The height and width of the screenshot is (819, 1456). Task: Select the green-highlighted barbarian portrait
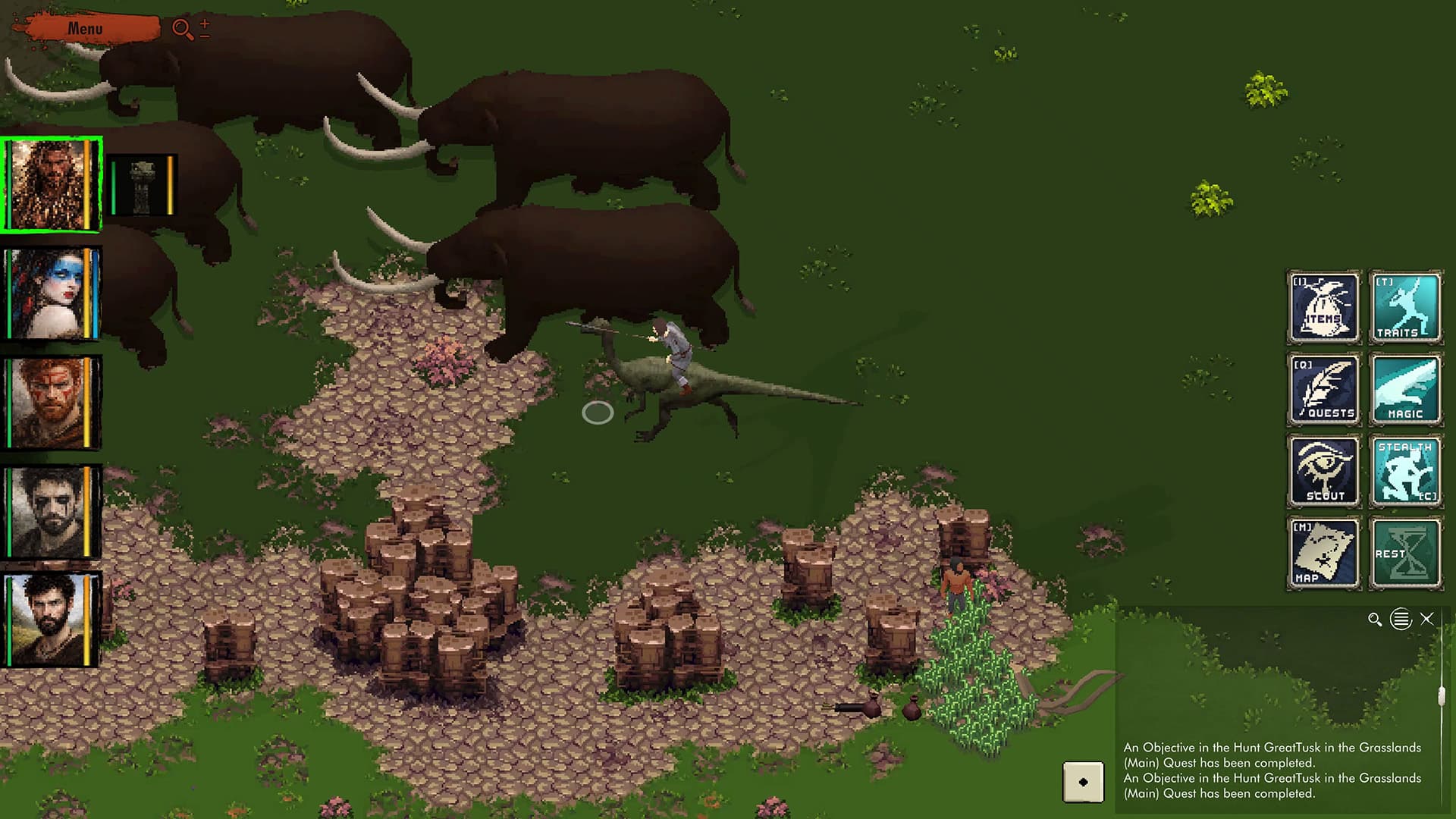[50, 184]
